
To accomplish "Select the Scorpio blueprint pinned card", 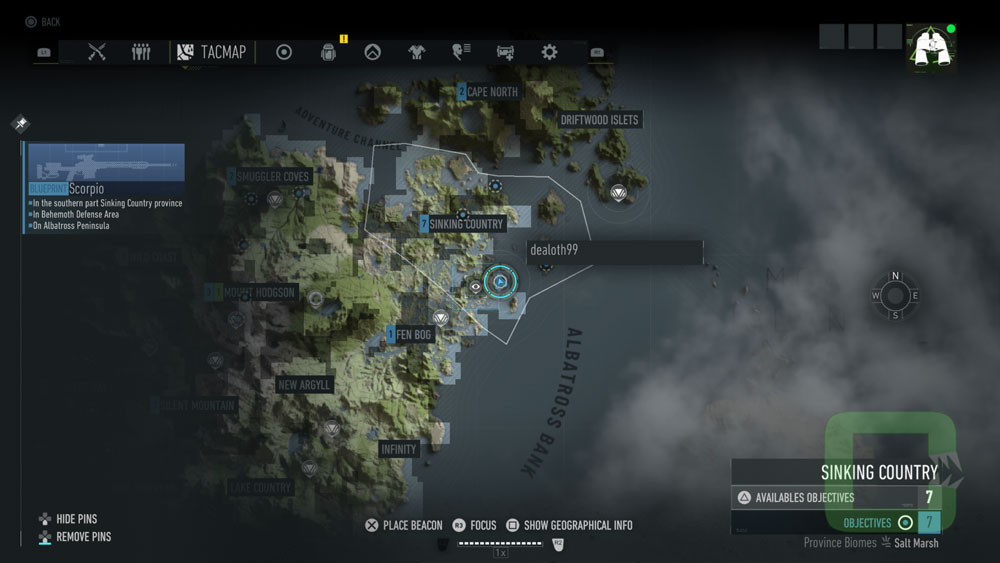I will point(105,188).
